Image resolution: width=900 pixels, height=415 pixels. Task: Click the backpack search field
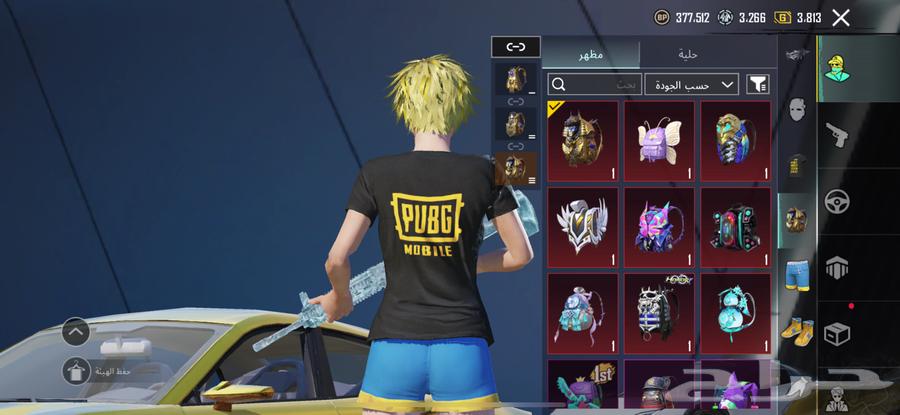(x=594, y=85)
